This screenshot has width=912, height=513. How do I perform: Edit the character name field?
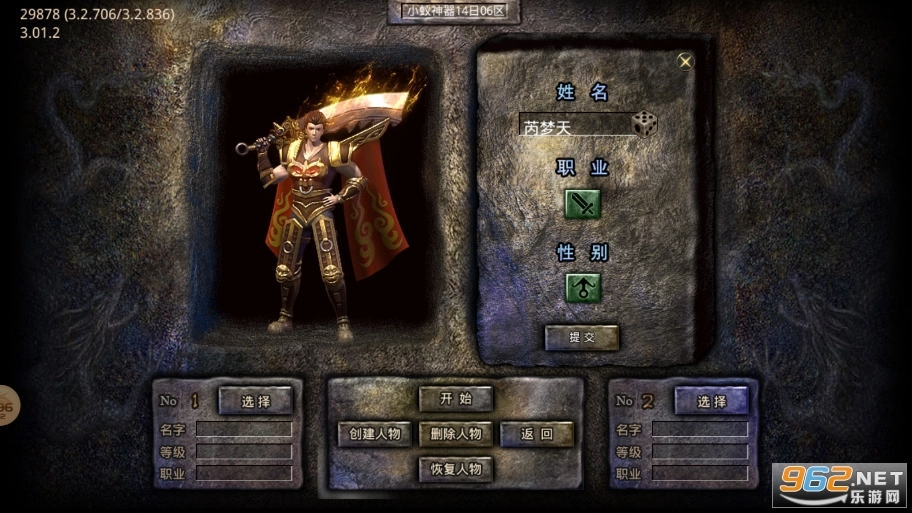[575, 127]
